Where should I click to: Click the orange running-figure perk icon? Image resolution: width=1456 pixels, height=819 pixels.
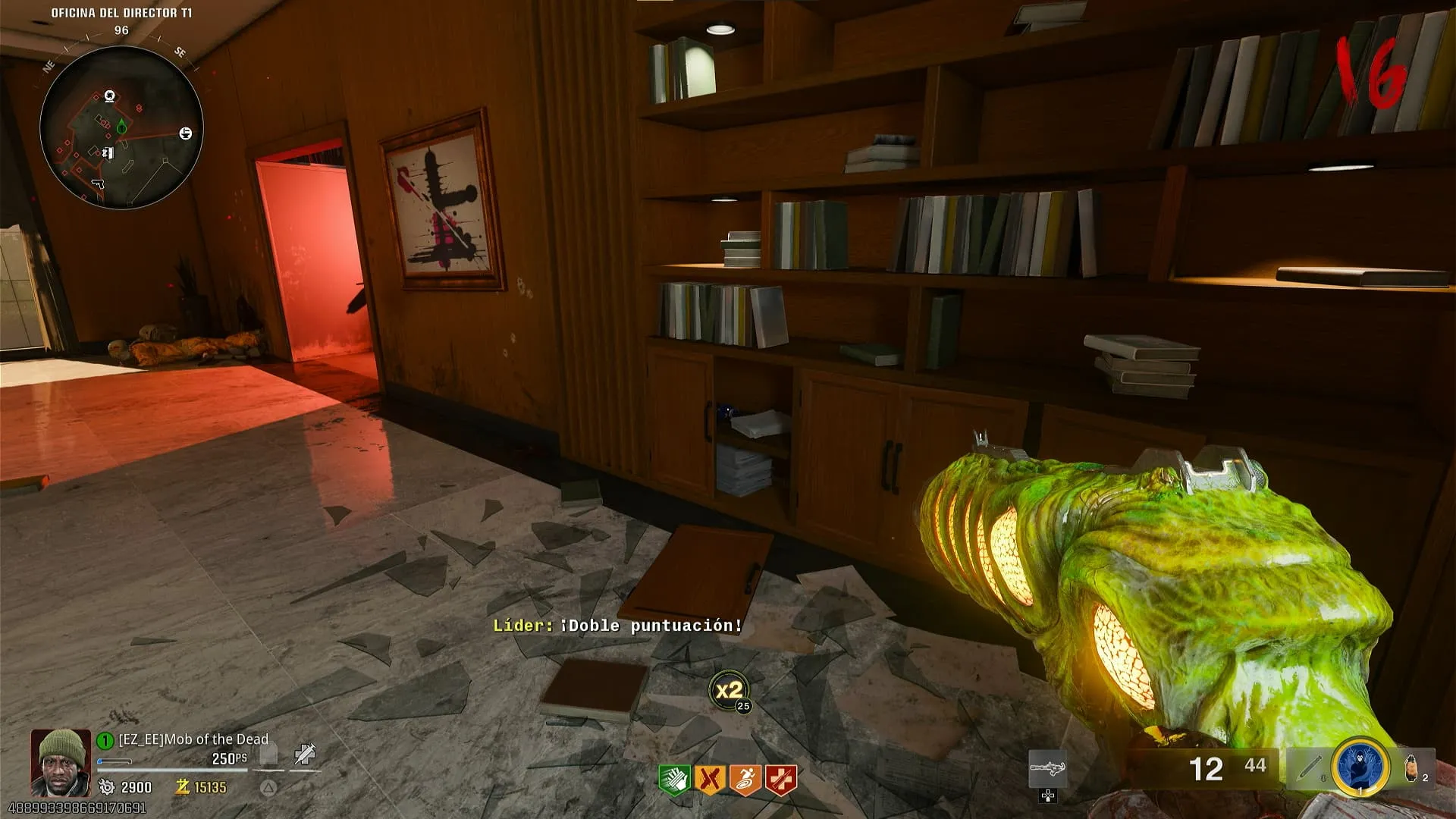[x=745, y=780]
